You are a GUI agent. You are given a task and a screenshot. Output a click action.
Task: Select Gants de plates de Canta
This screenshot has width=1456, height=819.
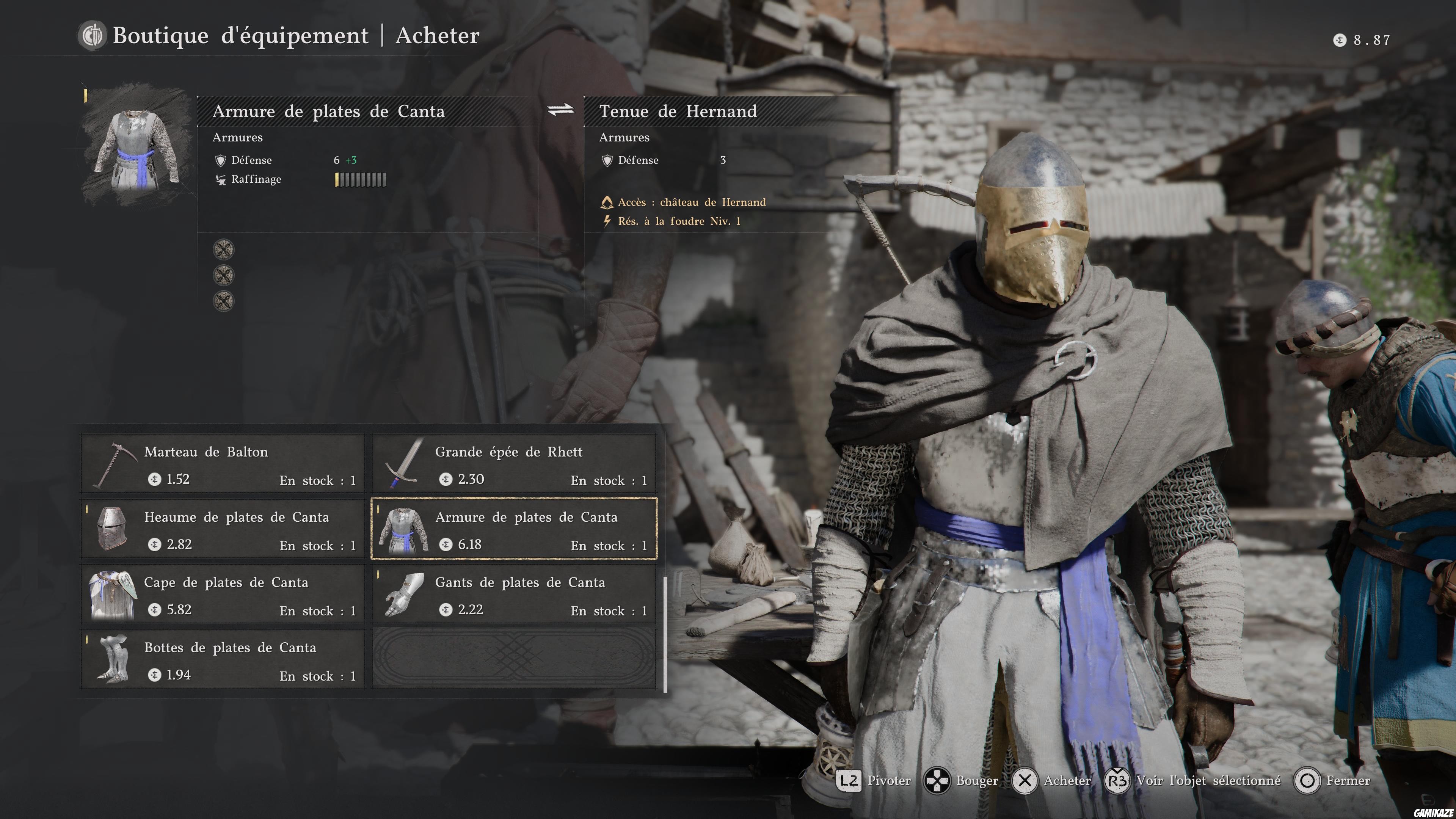tap(514, 595)
